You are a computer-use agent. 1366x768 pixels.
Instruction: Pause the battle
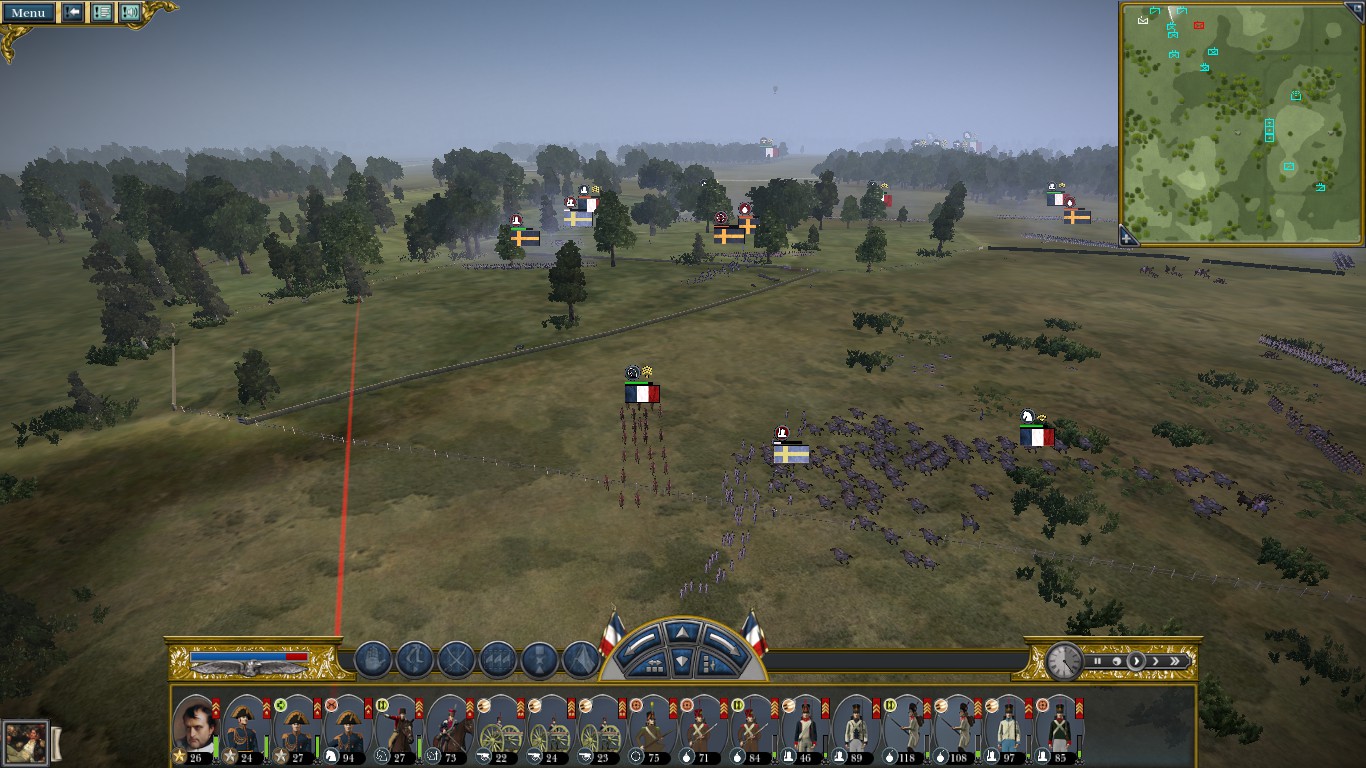click(x=1098, y=661)
